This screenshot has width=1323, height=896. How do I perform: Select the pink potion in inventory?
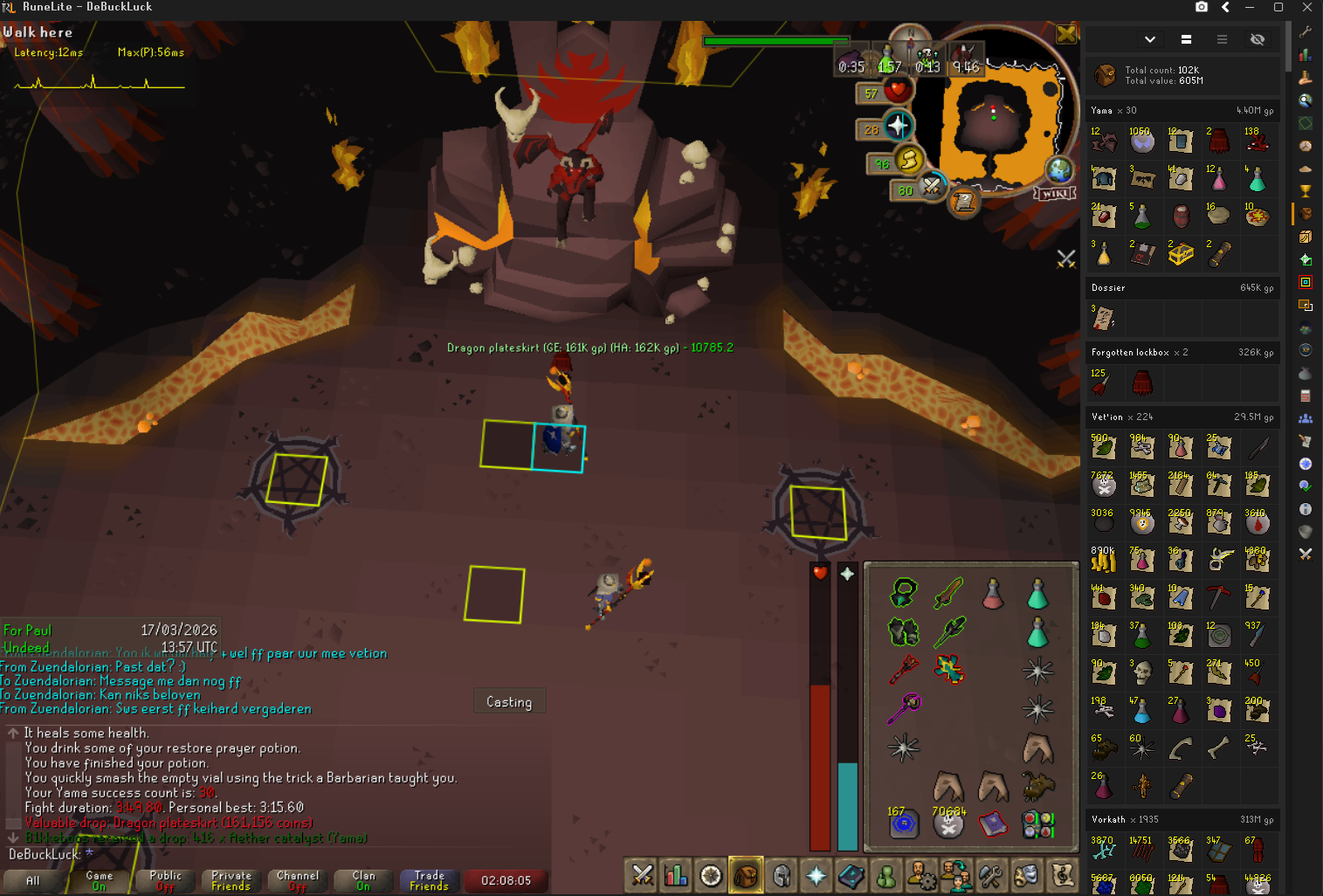[993, 594]
